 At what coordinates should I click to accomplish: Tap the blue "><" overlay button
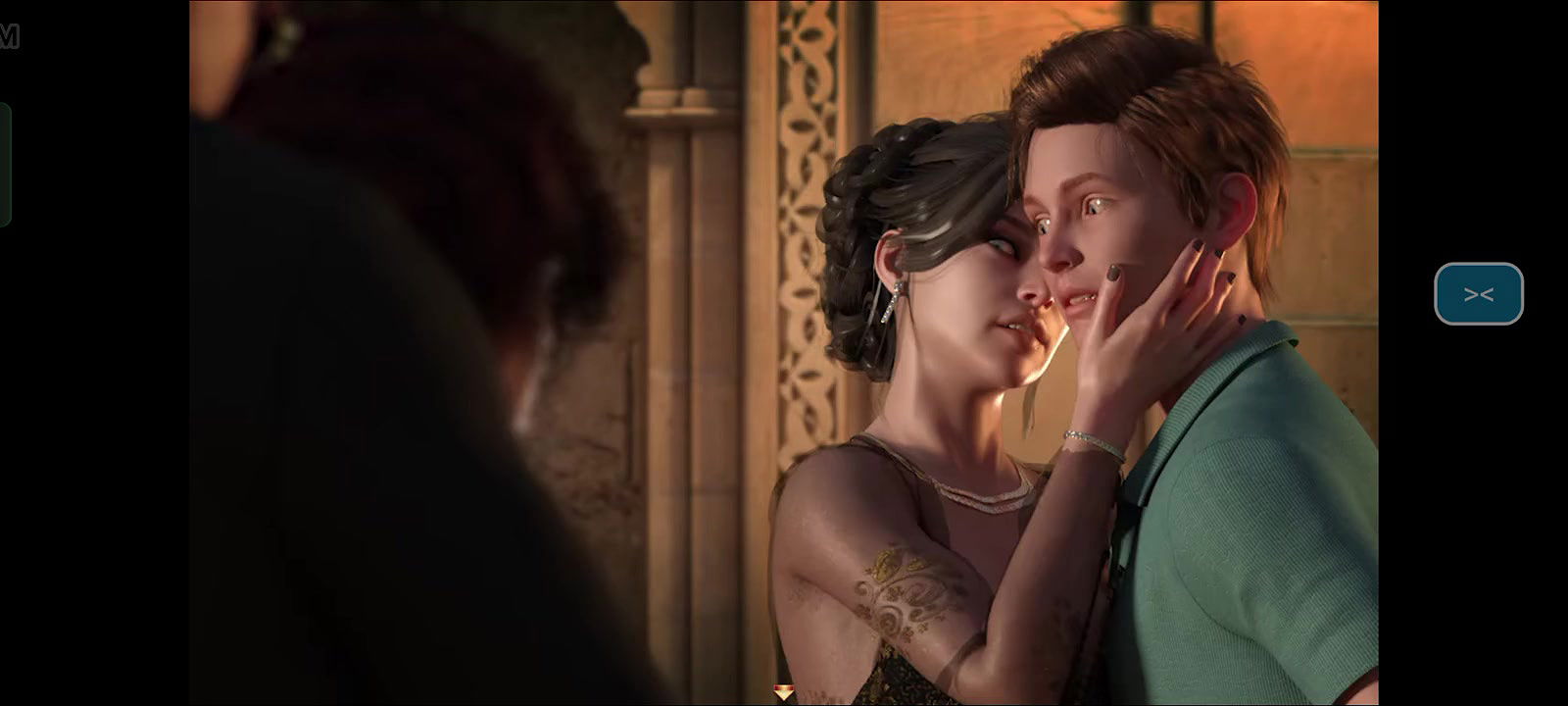pos(1478,293)
